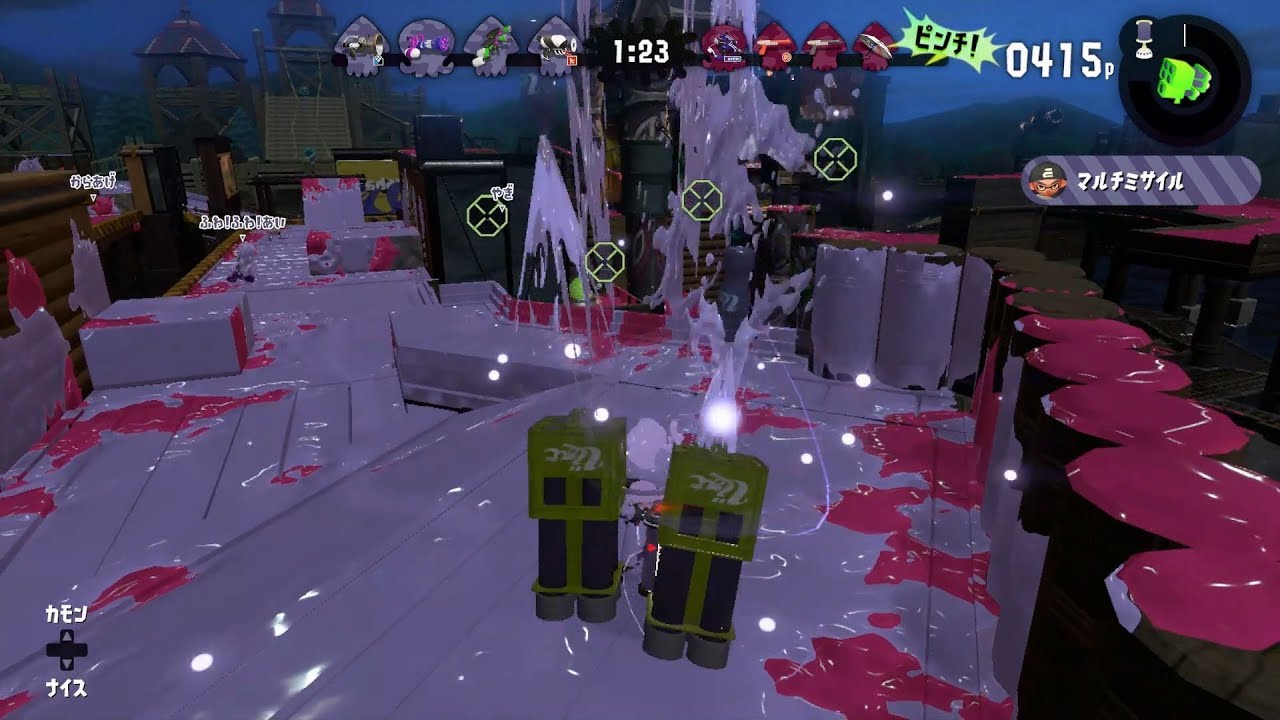
Task: Toggle the orange badge under the enemy shooter squid
Action: (x=785, y=57)
